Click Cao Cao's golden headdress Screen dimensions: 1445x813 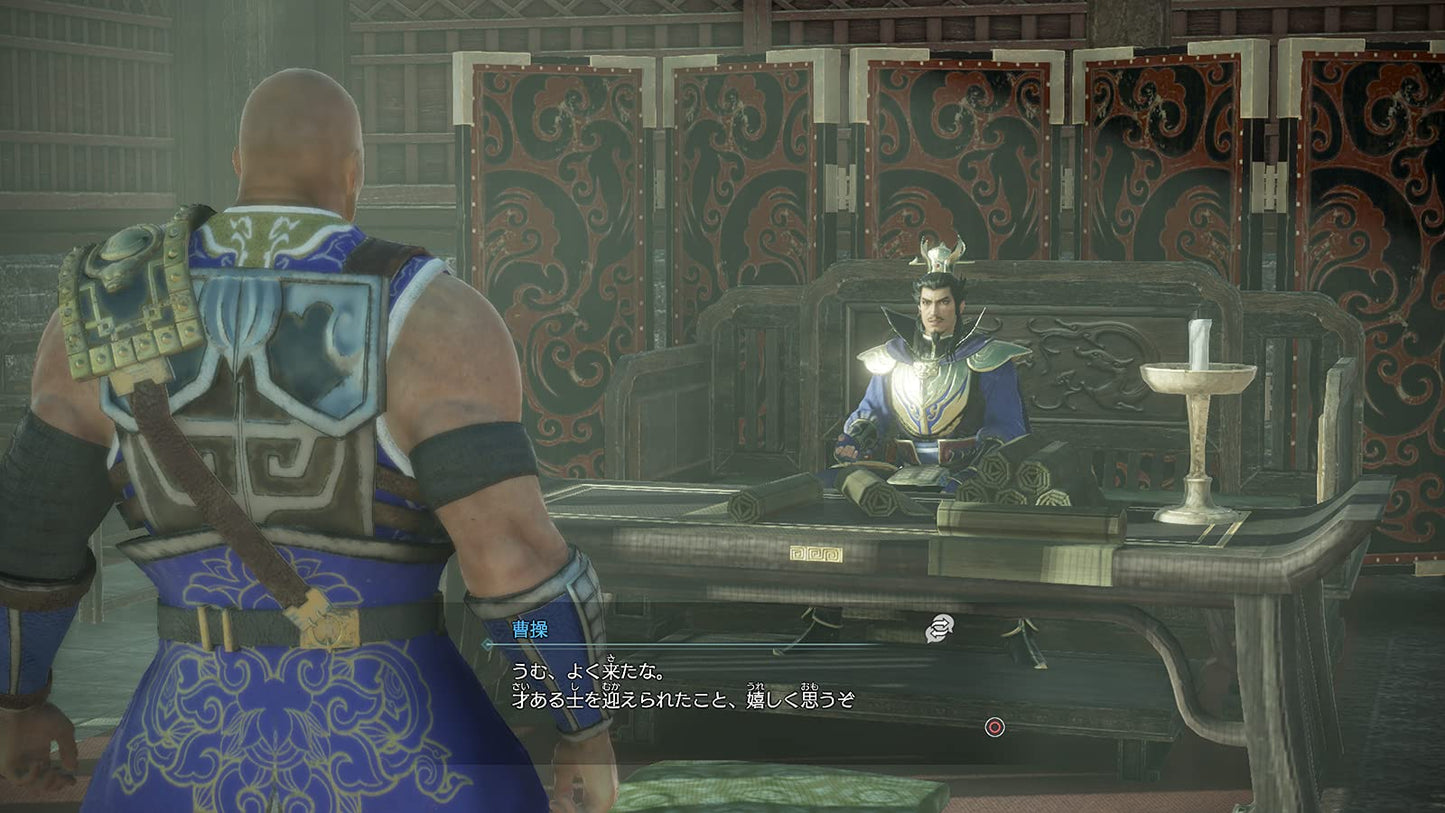pyautogui.click(x=938, y=253)
